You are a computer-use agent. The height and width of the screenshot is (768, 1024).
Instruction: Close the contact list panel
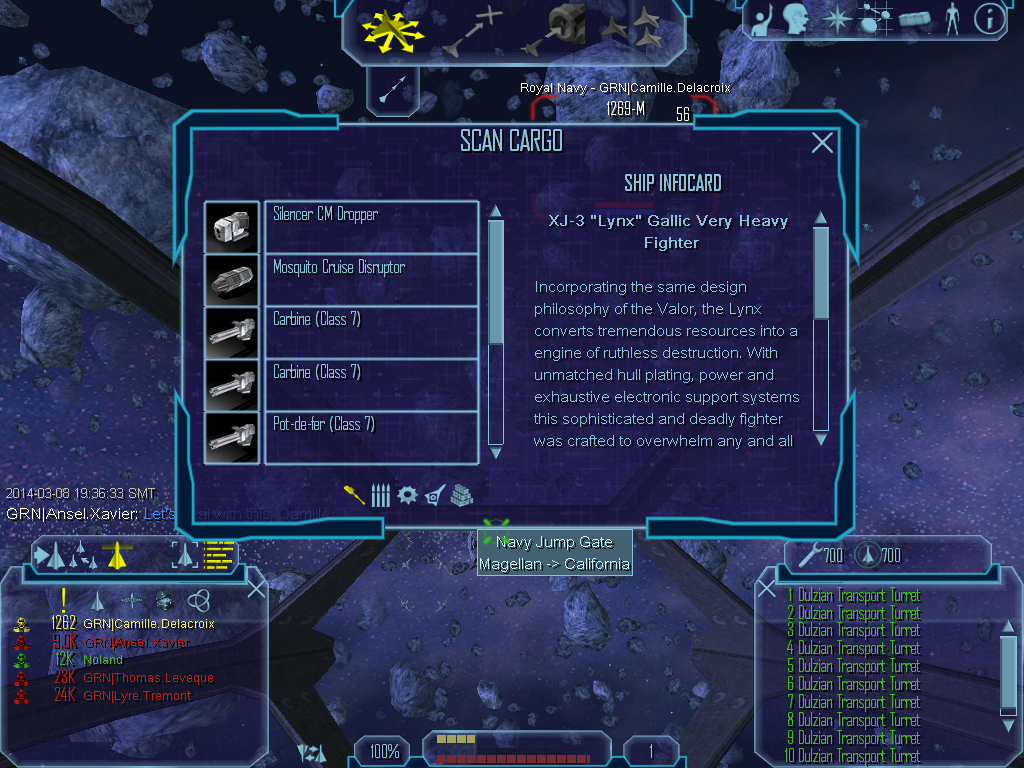point(256,588)
